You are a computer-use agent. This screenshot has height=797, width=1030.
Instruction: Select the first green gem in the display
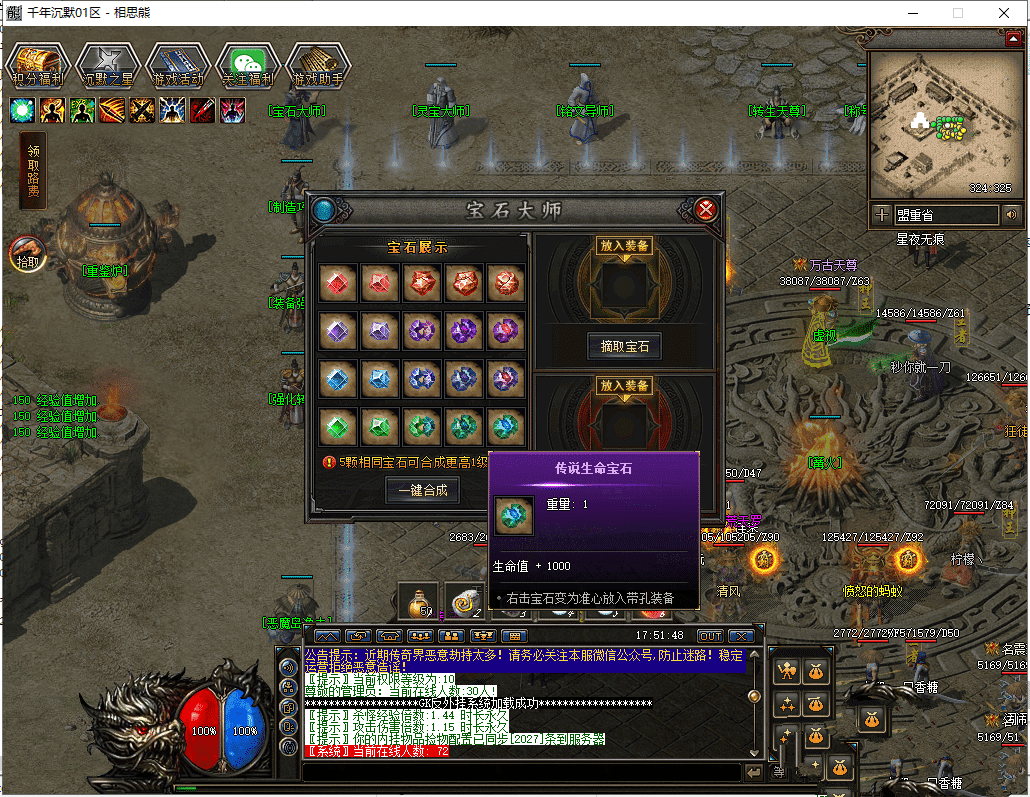[339, 426]
